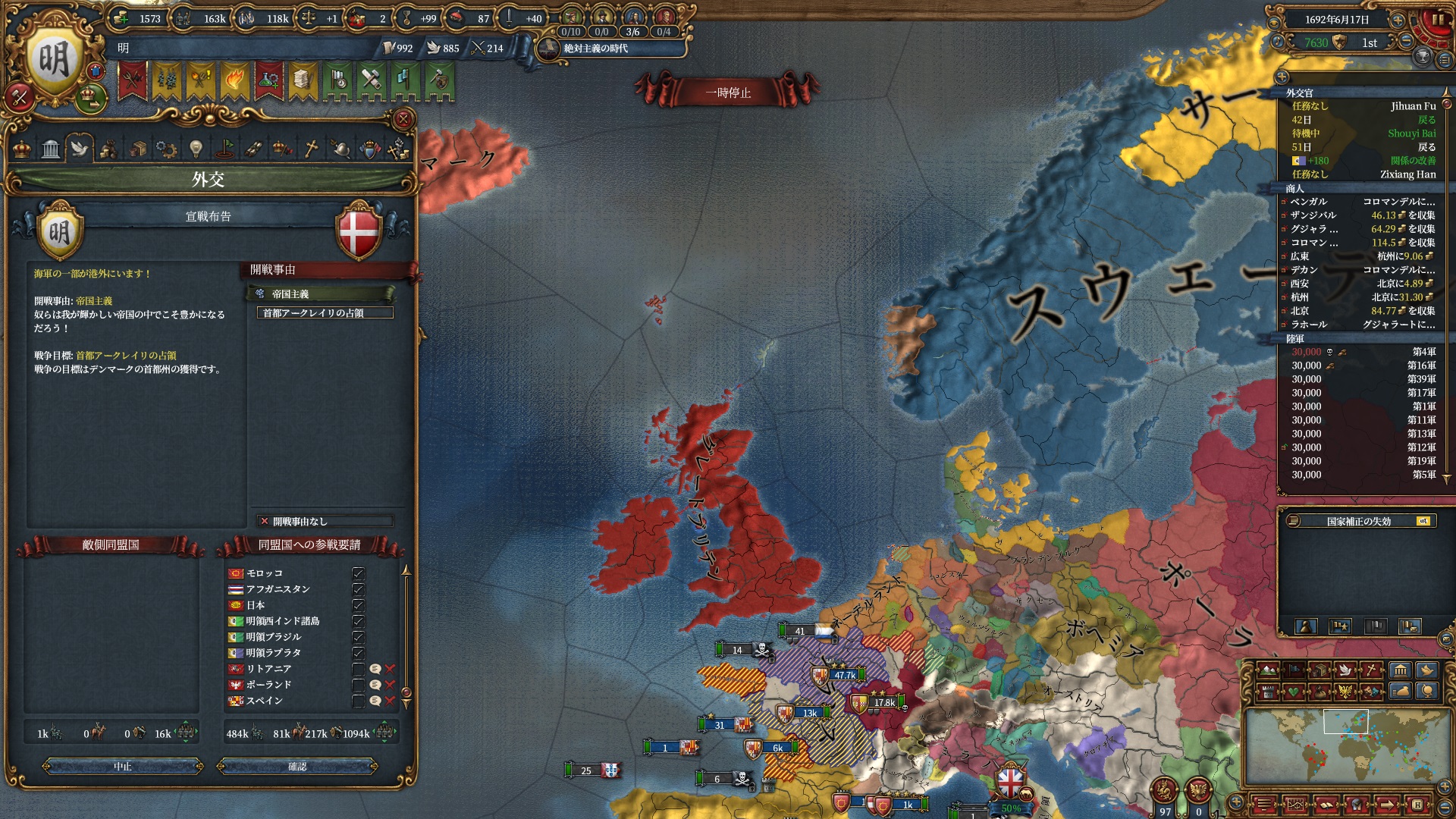
Task: Close the diplomacy panel with red X
Action: tap(403, 119)
